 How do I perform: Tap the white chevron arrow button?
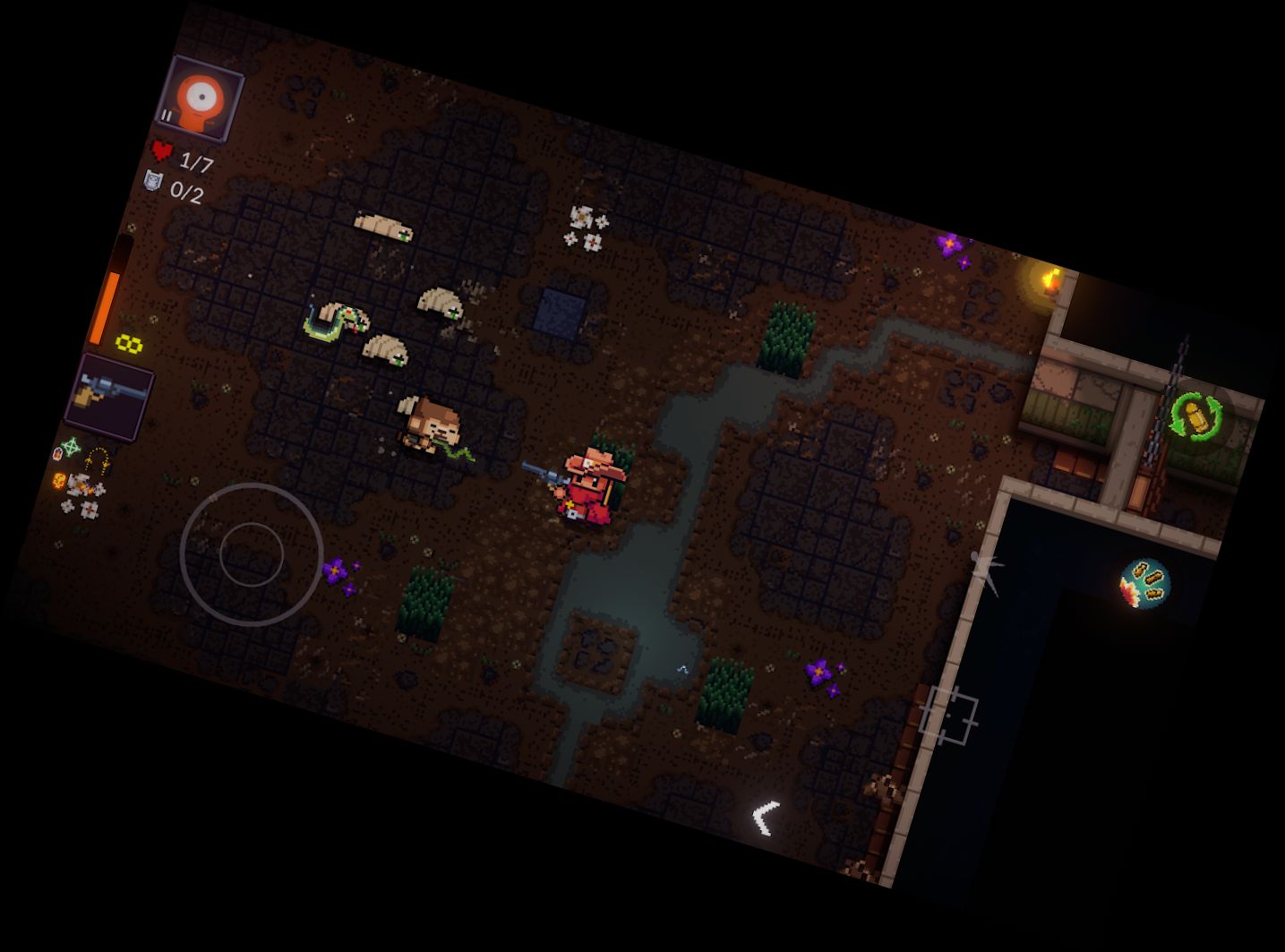tap(766, 818)
